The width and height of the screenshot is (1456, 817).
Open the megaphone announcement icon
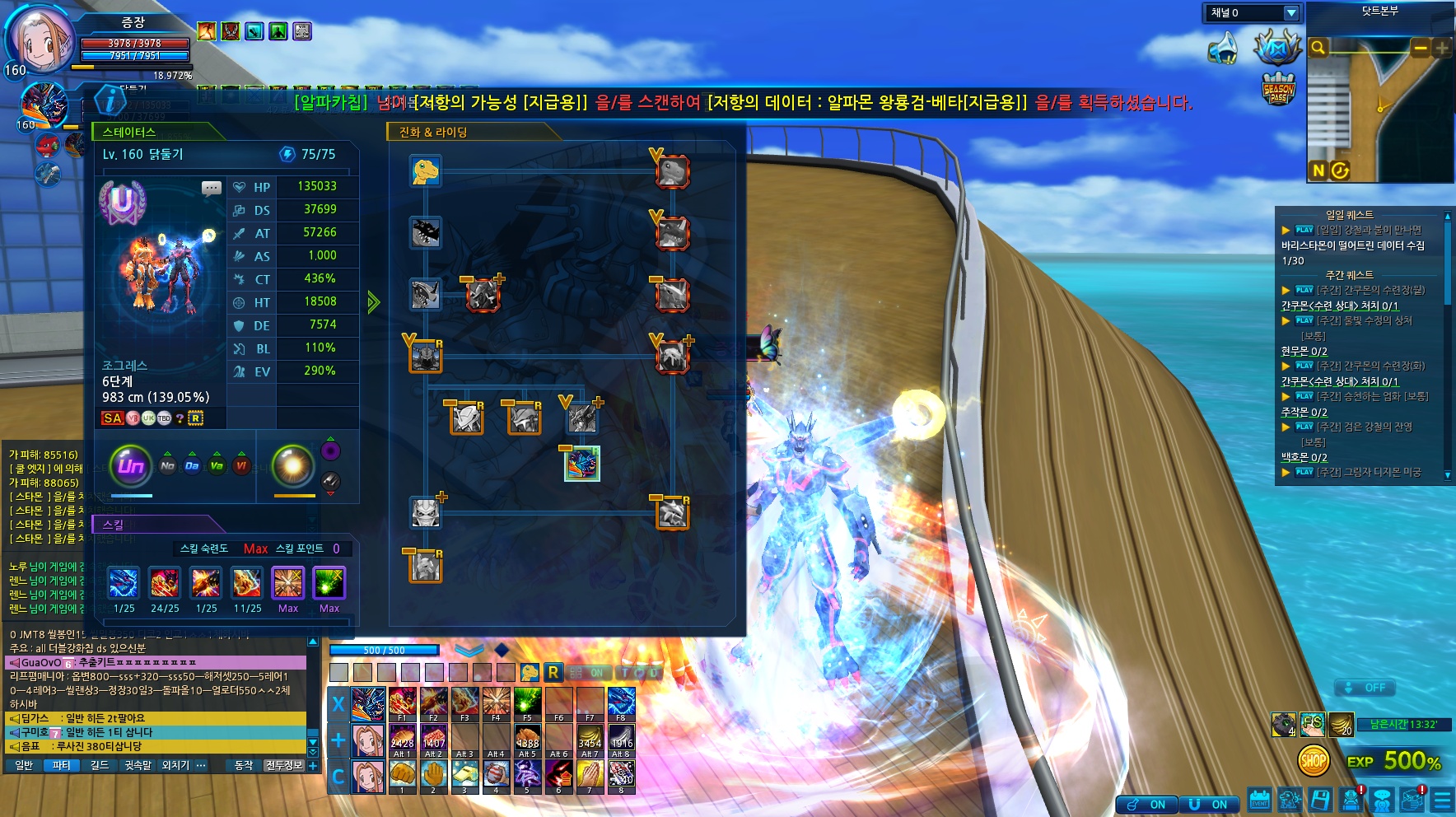(x=1223, y=48)
